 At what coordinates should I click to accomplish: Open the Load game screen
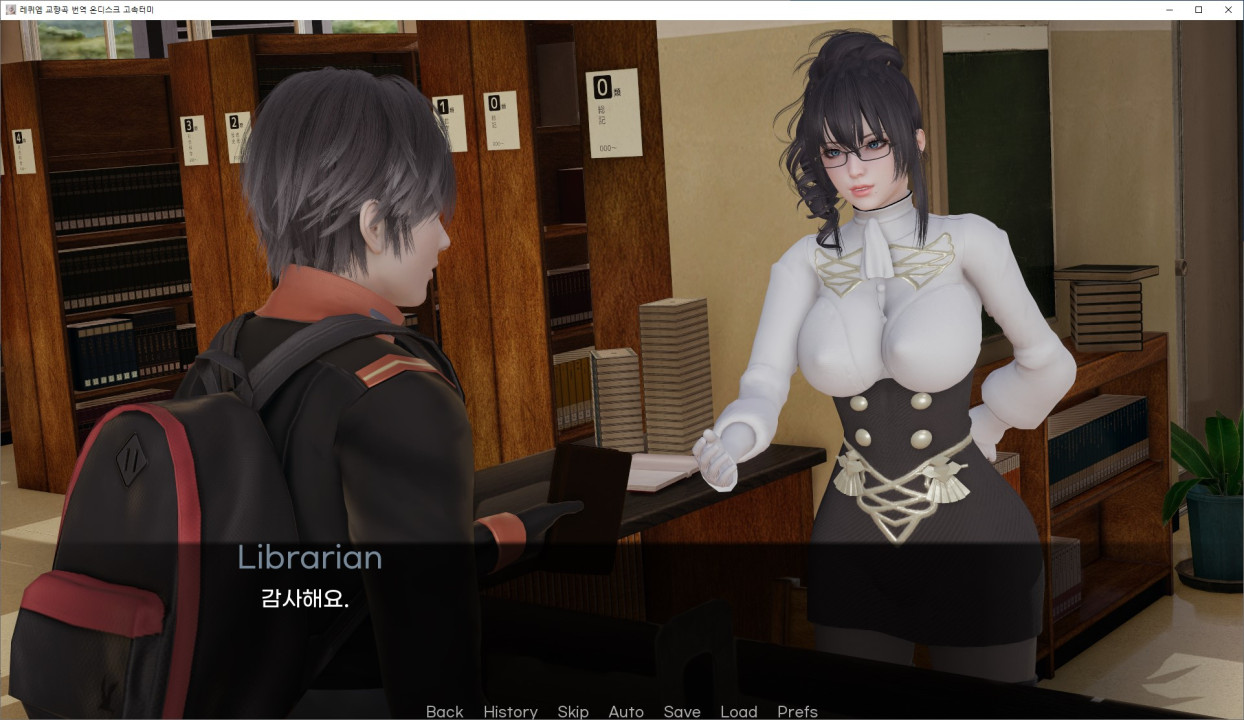pos(739,711)
